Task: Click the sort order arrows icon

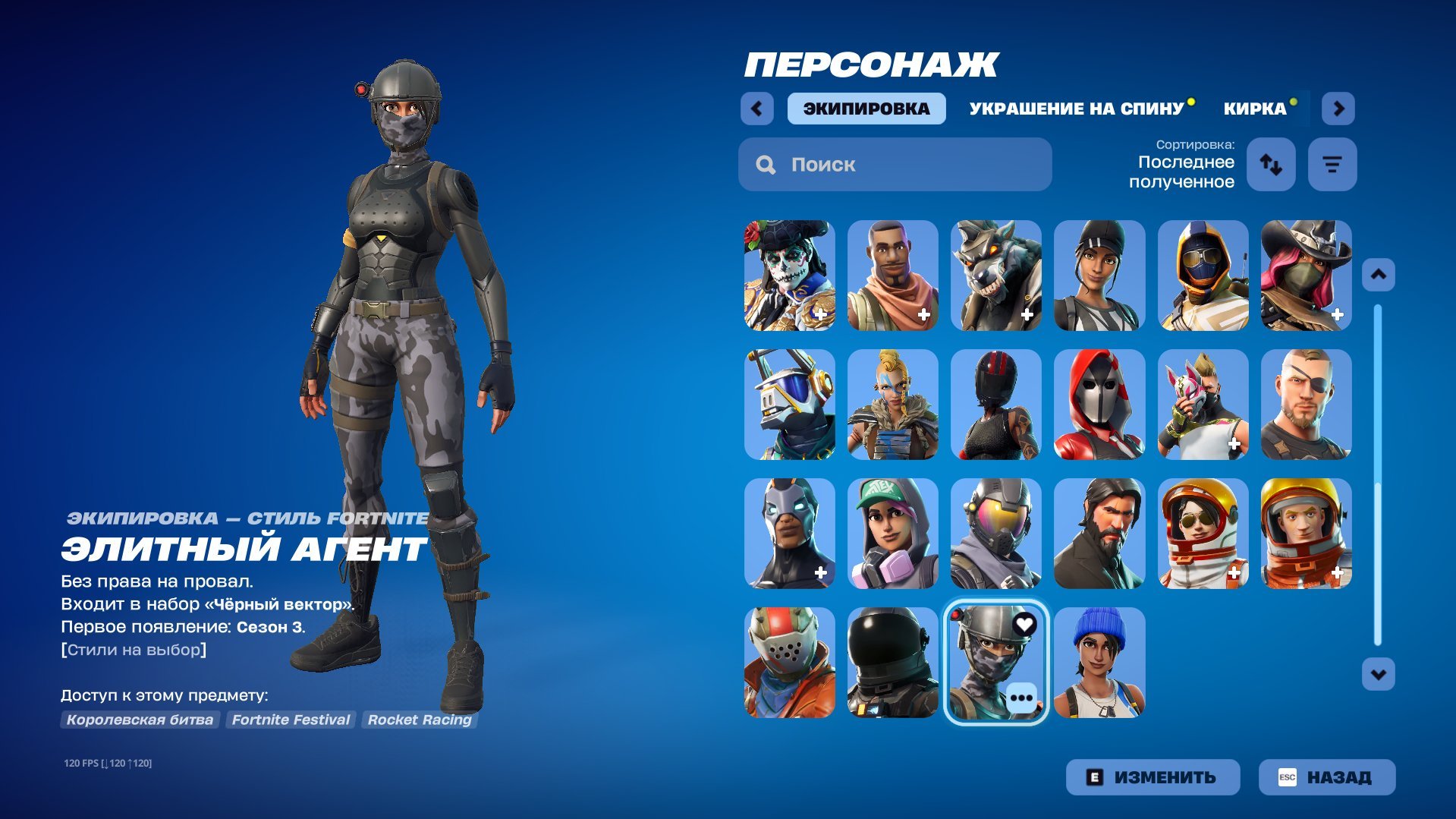Action: pyautogui.click(x=1270, y=164)
